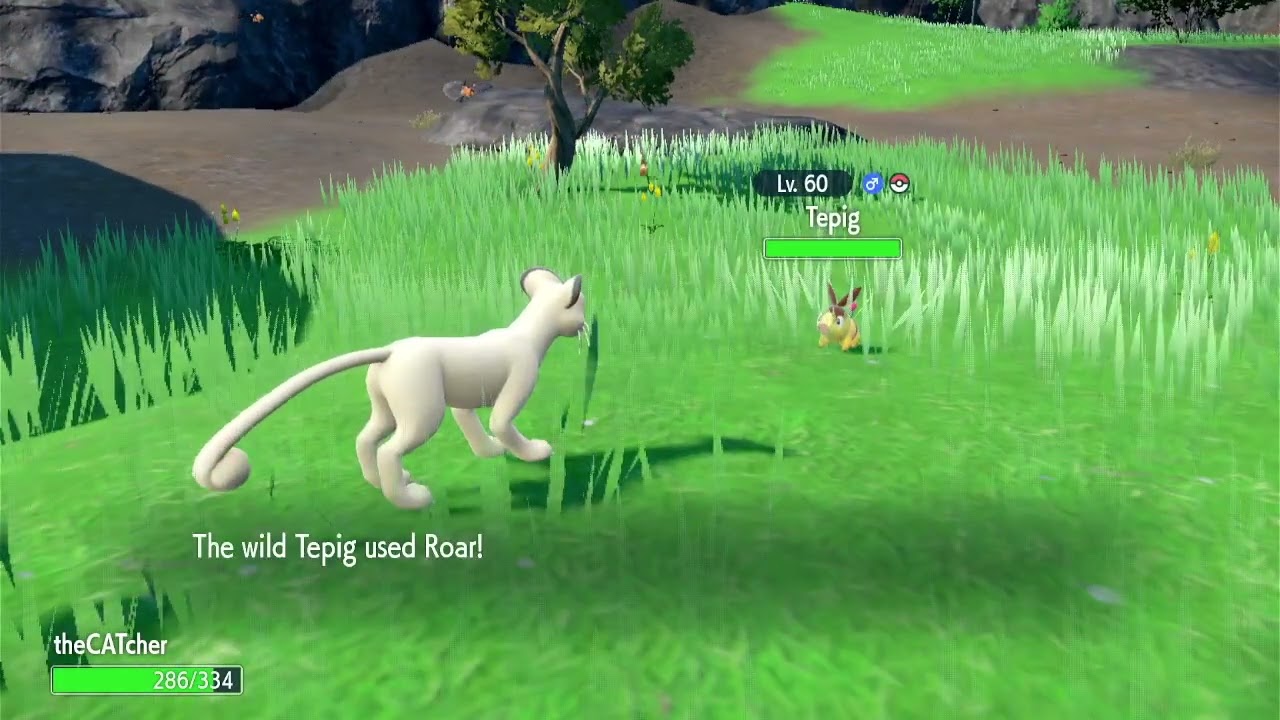Click Tepig's green HP bar
1280x720 pixels.
[832, 247]
